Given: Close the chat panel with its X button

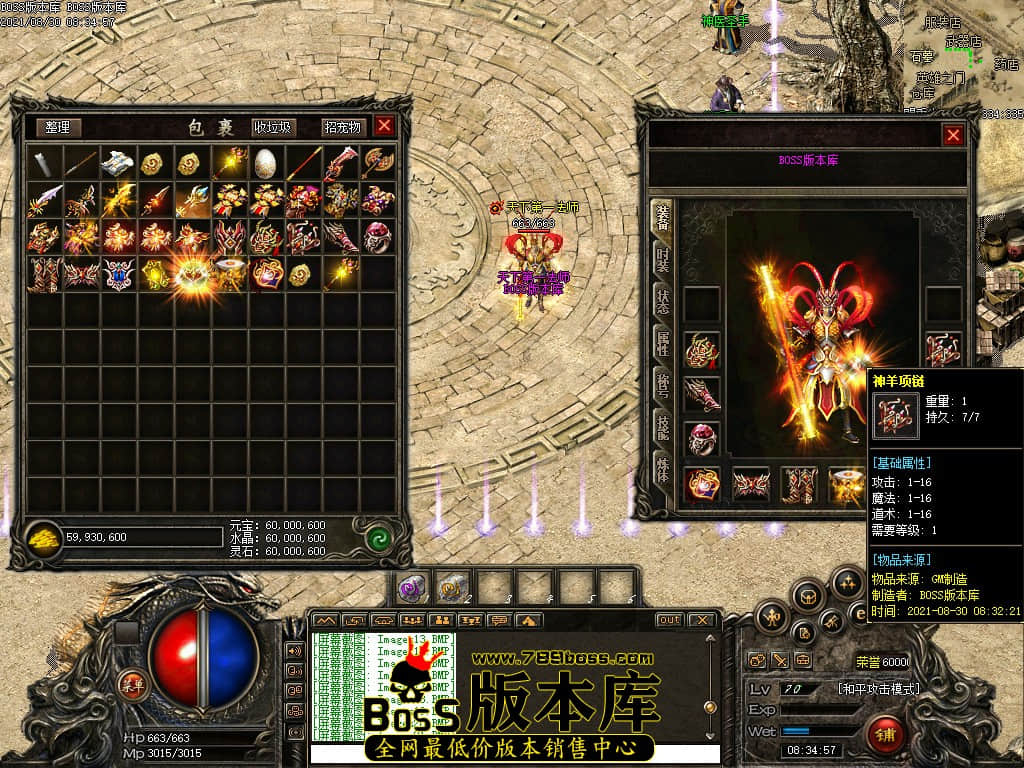Looking at the screenshot, I should (x=702, y=620).
